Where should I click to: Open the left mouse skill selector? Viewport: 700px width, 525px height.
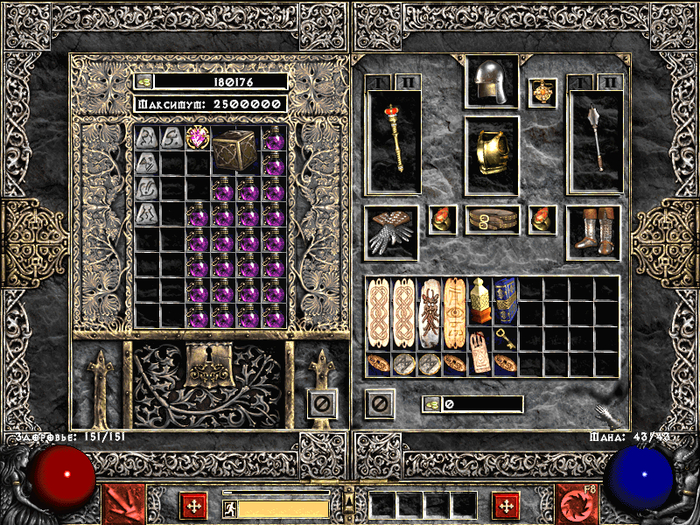[124, 504]
